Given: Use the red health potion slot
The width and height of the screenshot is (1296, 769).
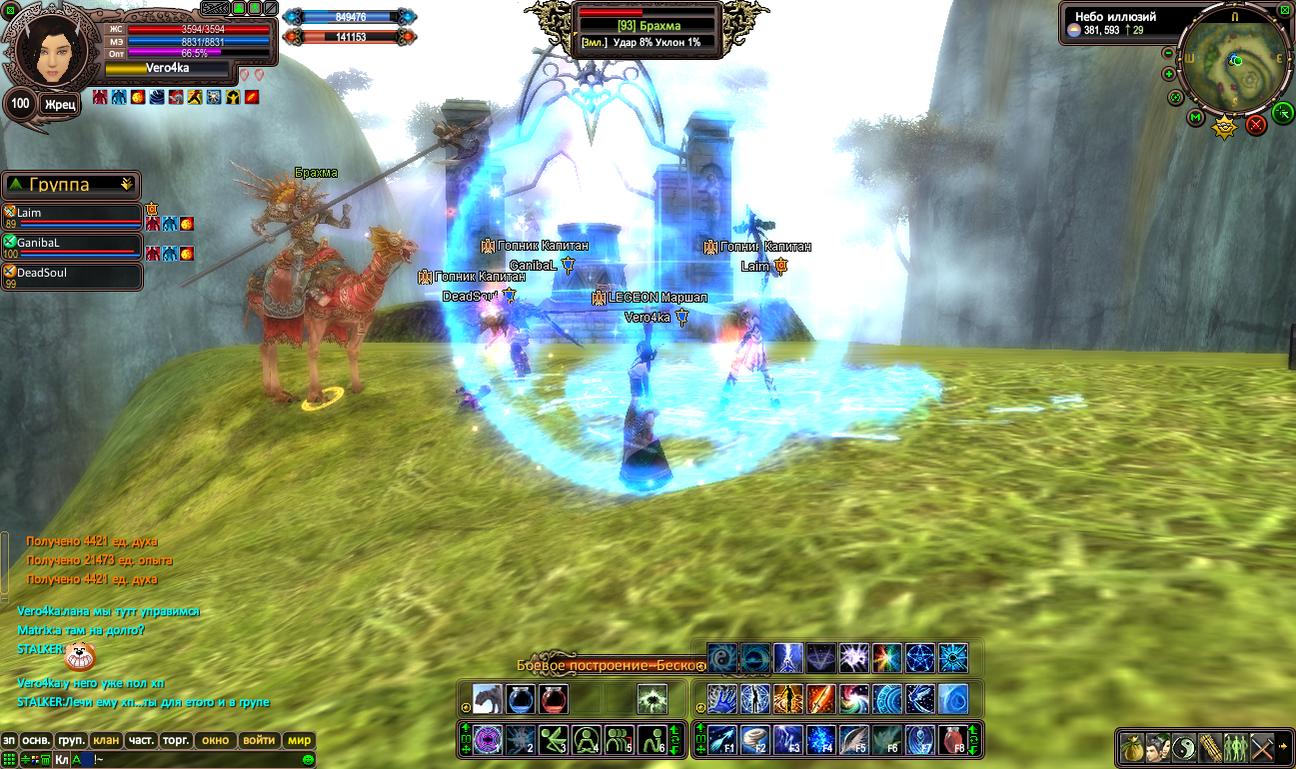Looking at the screenshot, I should tap(553, 698).
